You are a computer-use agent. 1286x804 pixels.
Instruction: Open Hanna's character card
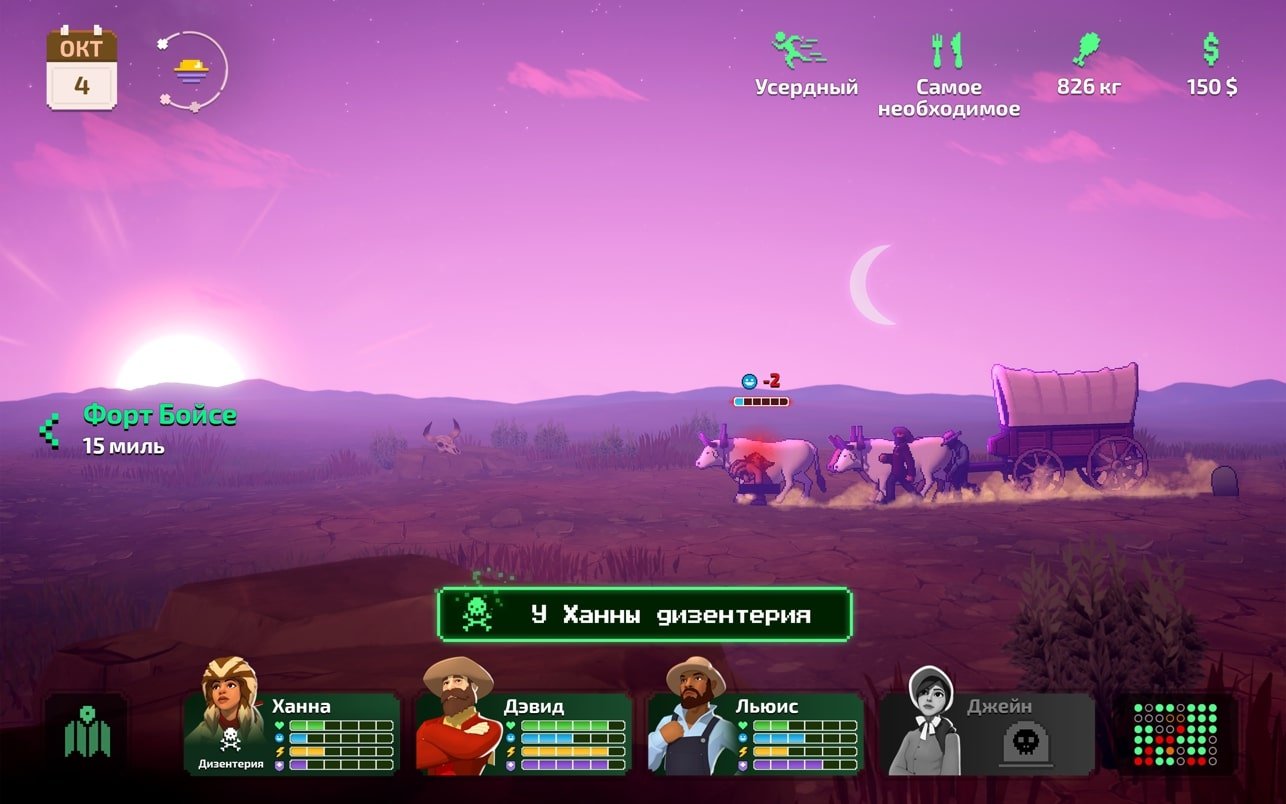point(292,732)
